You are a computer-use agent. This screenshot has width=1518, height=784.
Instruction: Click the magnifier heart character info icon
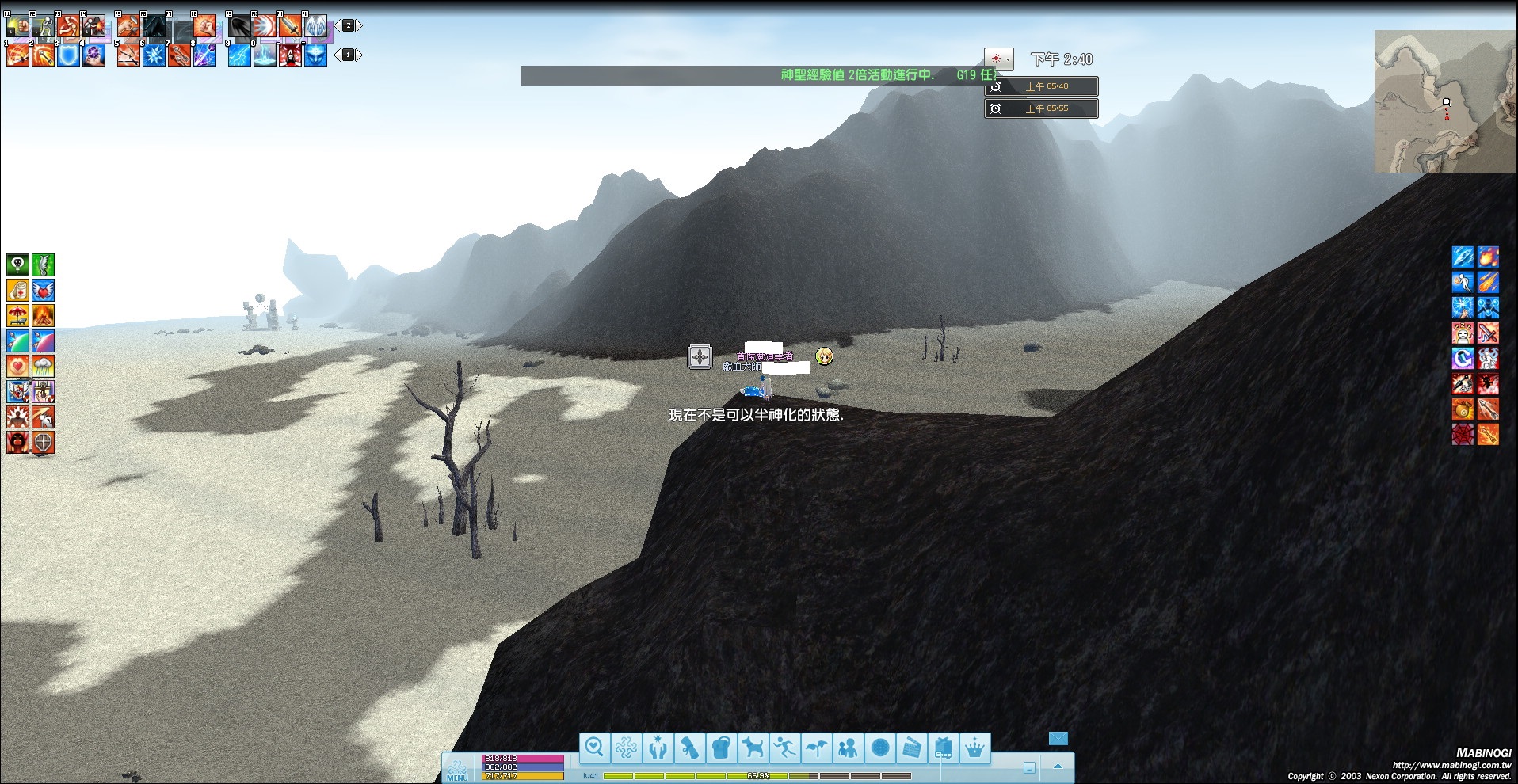point(594,747)
